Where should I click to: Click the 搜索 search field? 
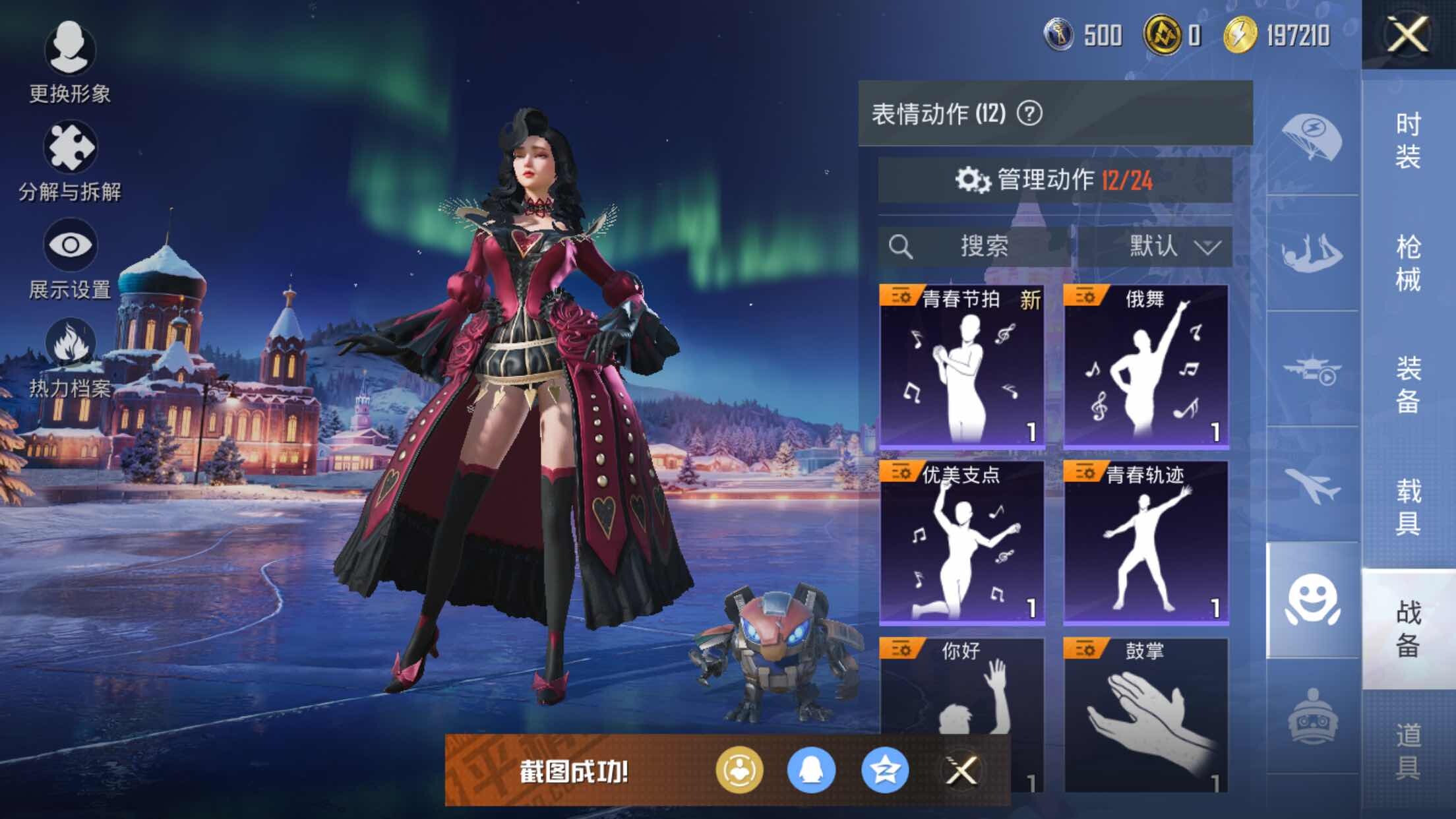[x=975, y=247]
